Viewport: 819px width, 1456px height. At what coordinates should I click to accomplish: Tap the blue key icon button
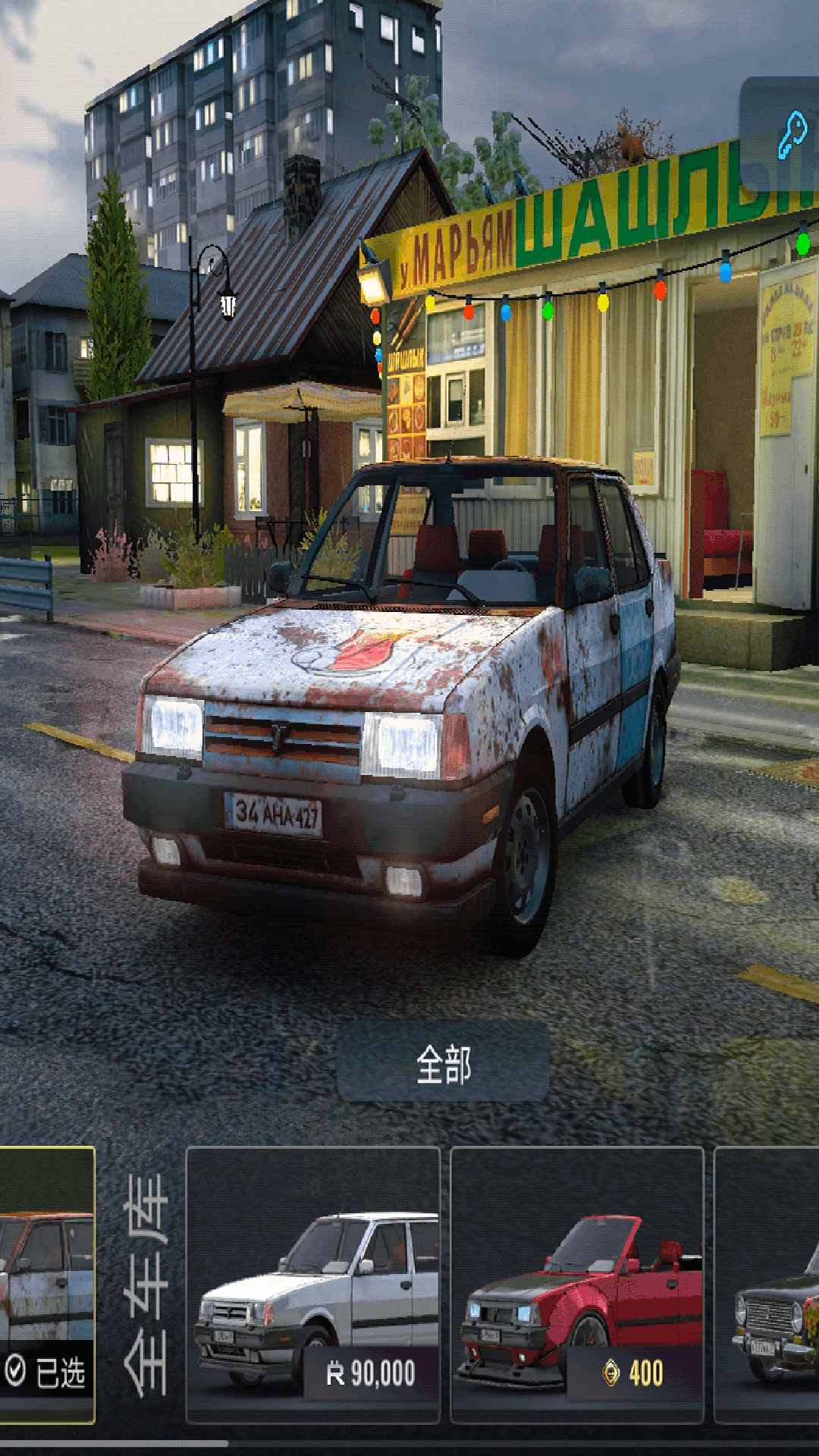pos(789,135)
